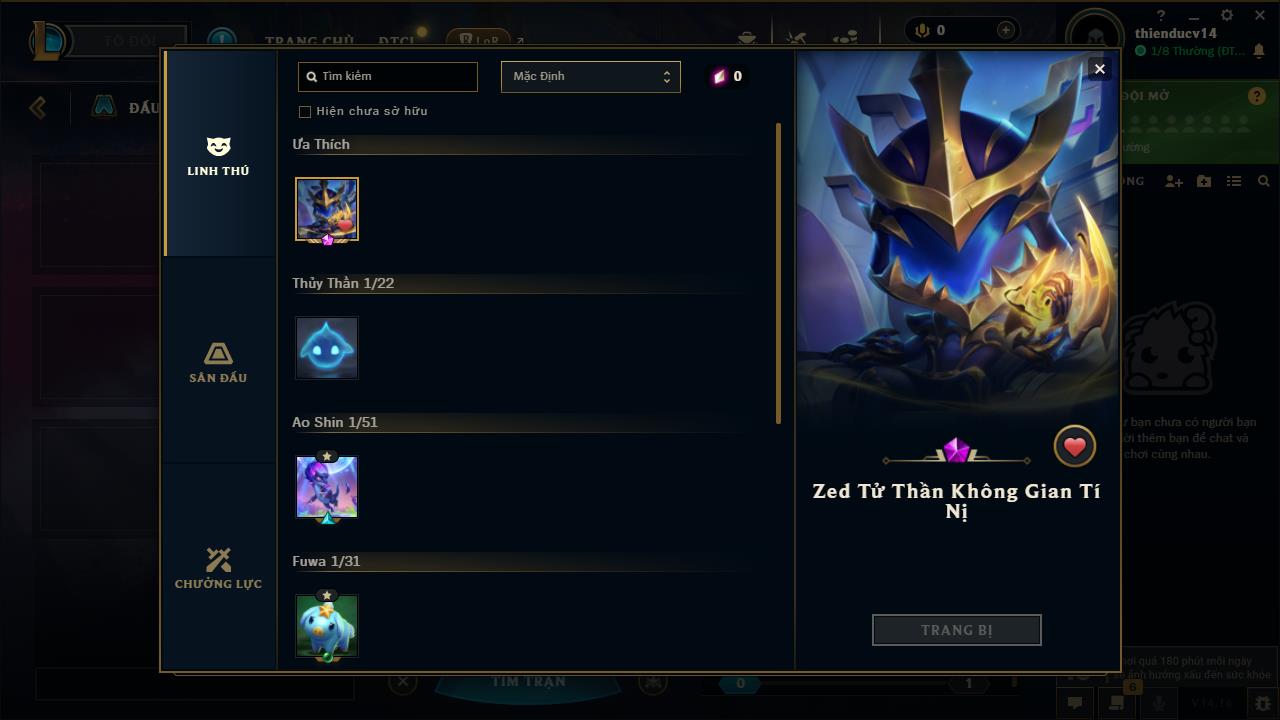This screenshot has height=720, width=1280.
Task: Select the favorite Zed little legend thumbnail
Action: 327,209
